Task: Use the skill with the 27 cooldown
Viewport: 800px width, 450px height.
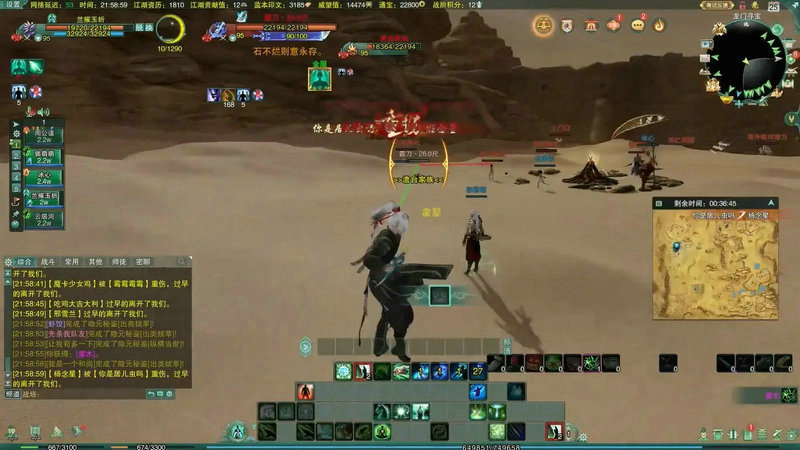Action: 478,372
